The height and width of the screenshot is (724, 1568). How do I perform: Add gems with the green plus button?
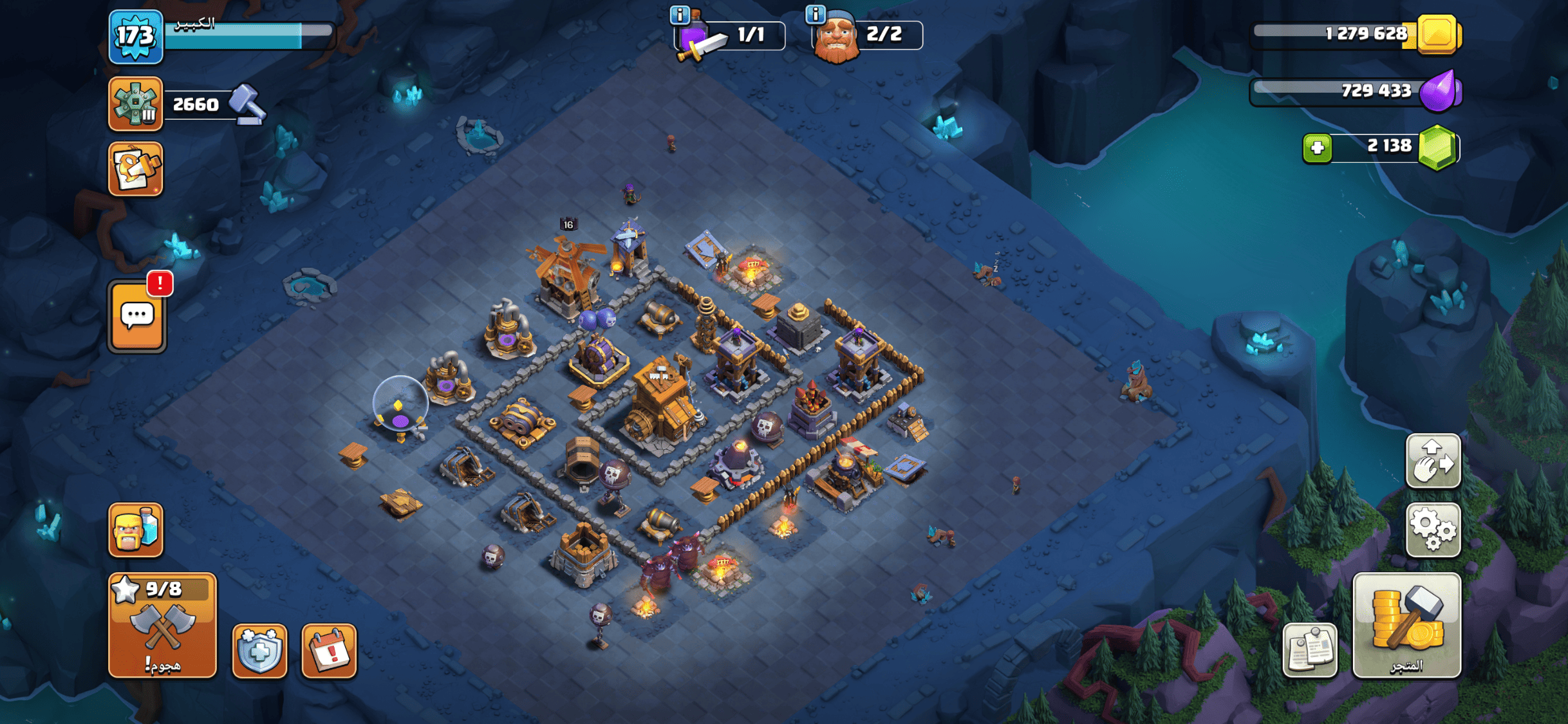(1317, 148)
